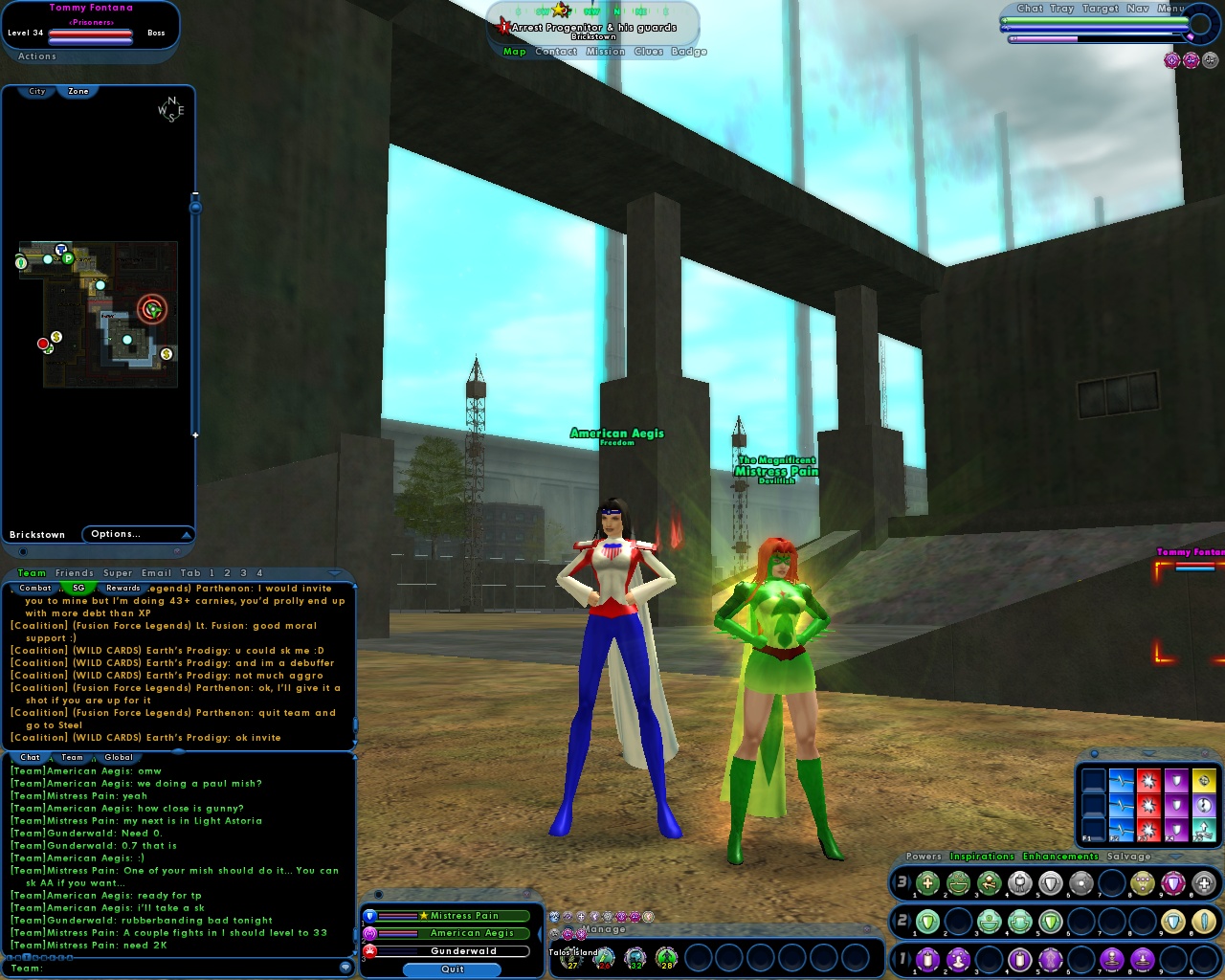
Task: Activate the purple inspiration in tray 1
Action: click(x=928, y=960)
